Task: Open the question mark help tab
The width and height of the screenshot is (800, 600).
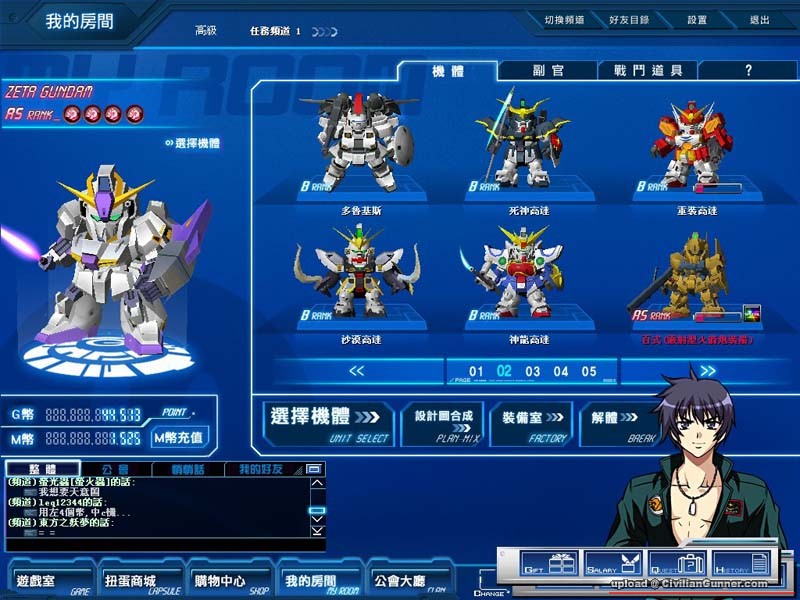Action: point(747,71)
